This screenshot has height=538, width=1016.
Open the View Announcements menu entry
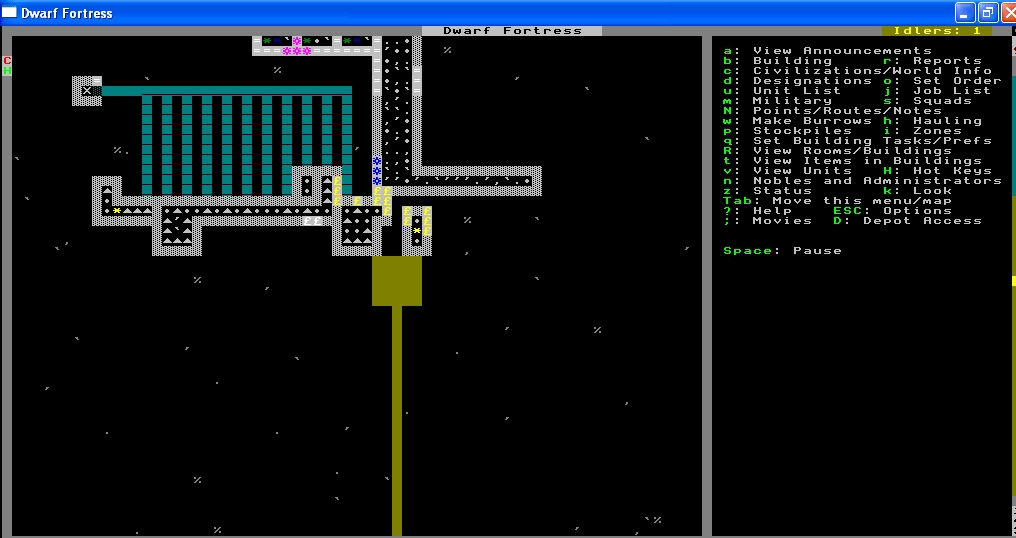pyautogui.click(x=842, y=51)
